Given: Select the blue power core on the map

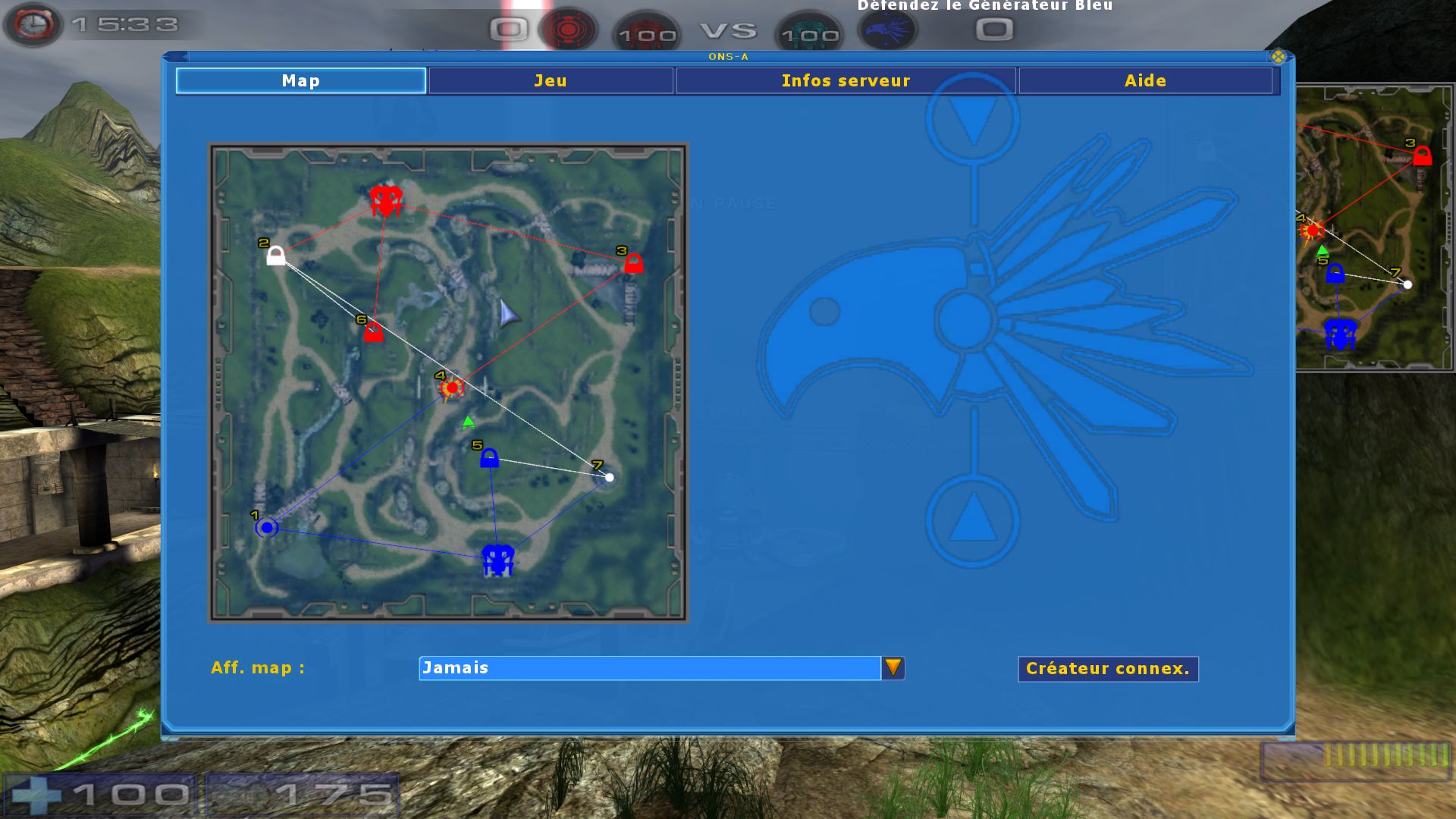Looking at the screenshot, I should tap(497, 560).
